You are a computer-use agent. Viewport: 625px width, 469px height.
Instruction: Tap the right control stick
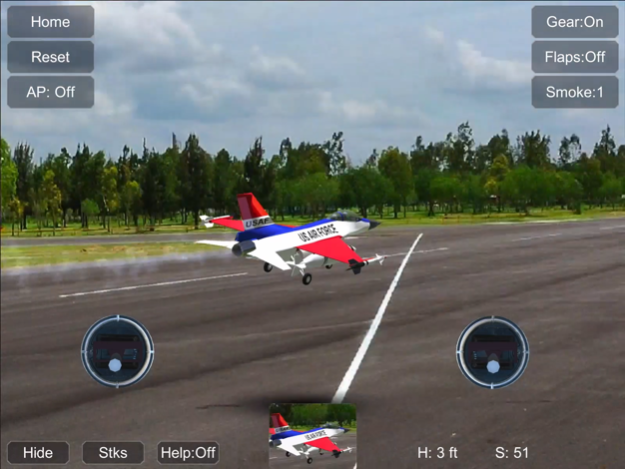492,351
